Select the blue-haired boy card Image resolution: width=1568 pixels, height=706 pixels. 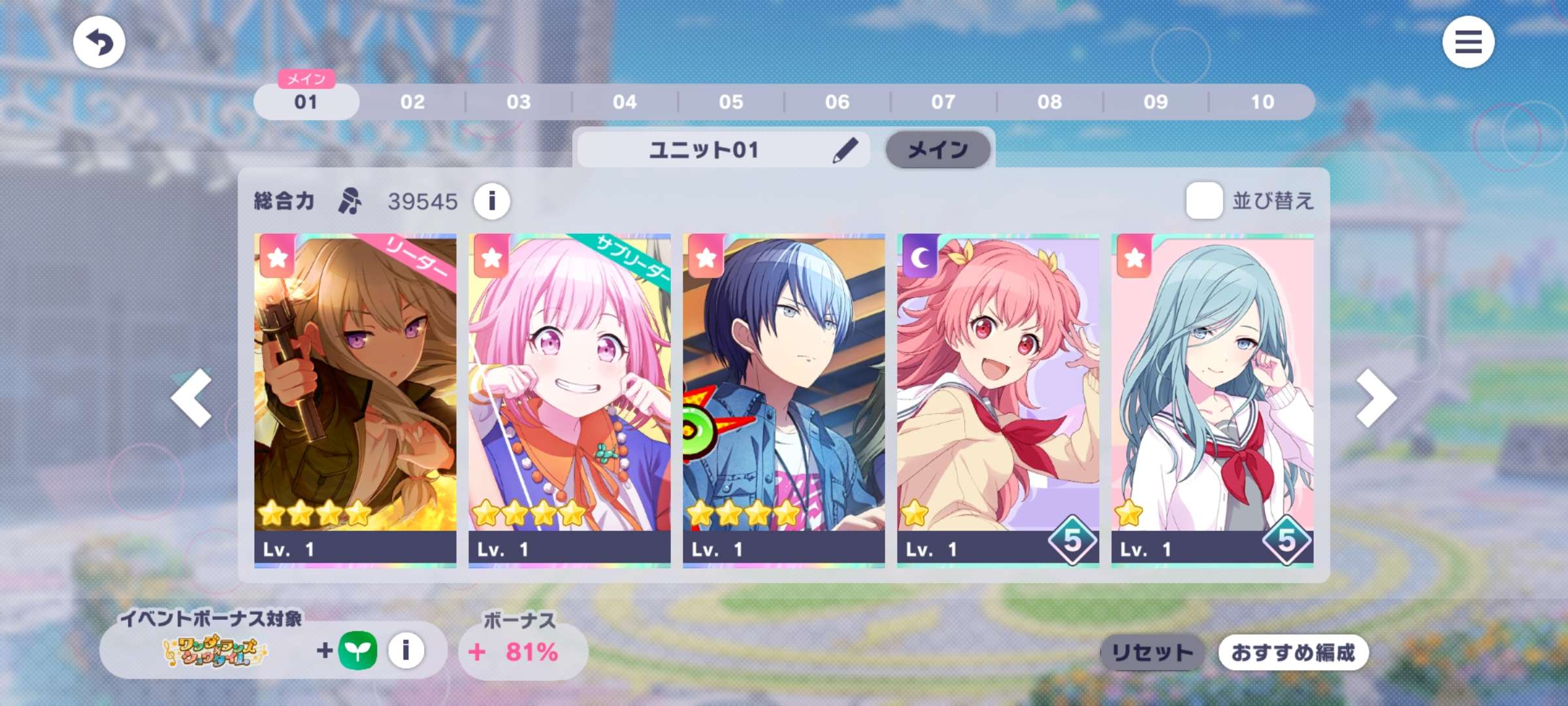coord(784,399)
